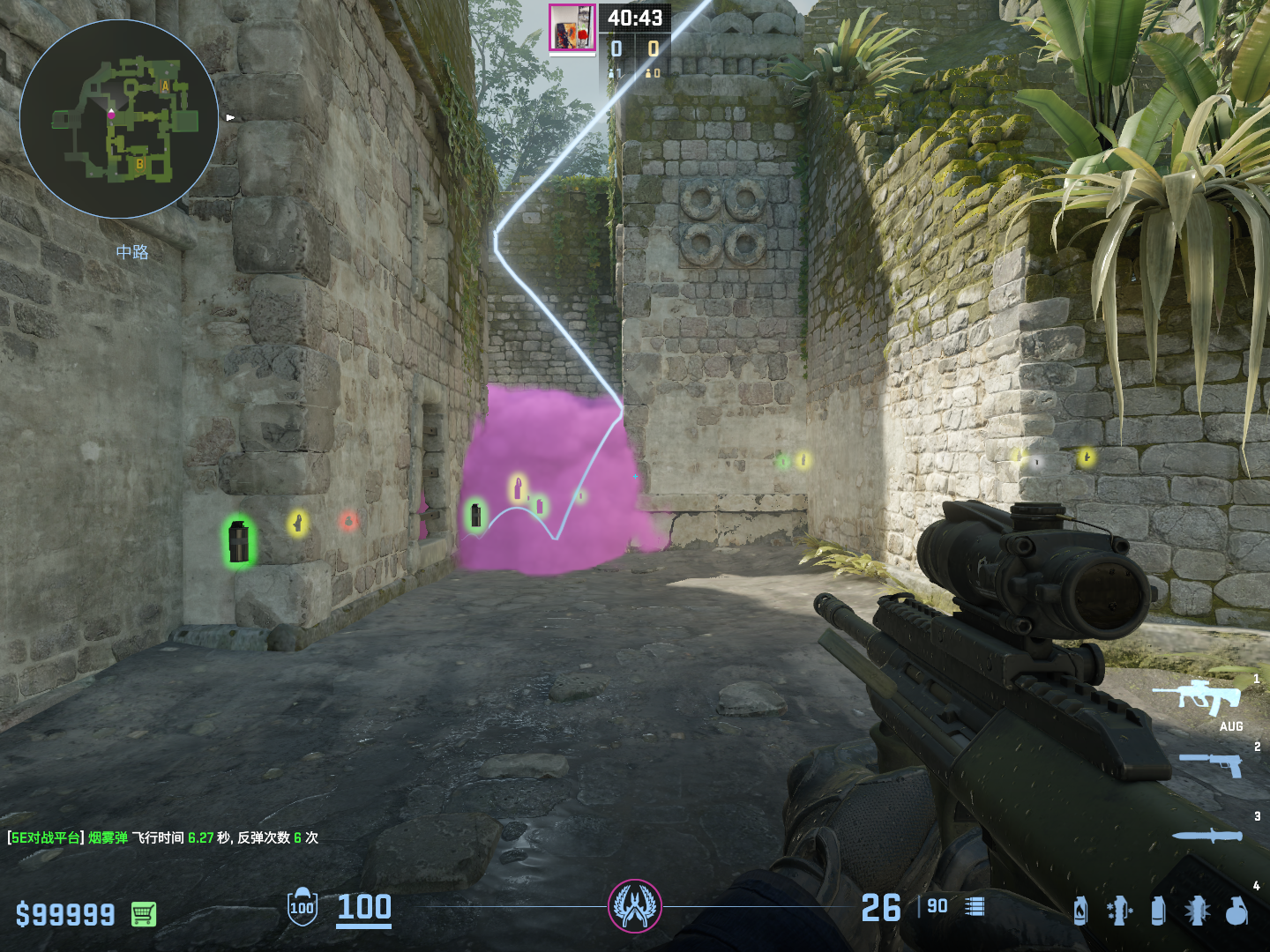Click the circular radar minimap
Viewport: 1270px width, 952px height.
click(x=119, y=119)
